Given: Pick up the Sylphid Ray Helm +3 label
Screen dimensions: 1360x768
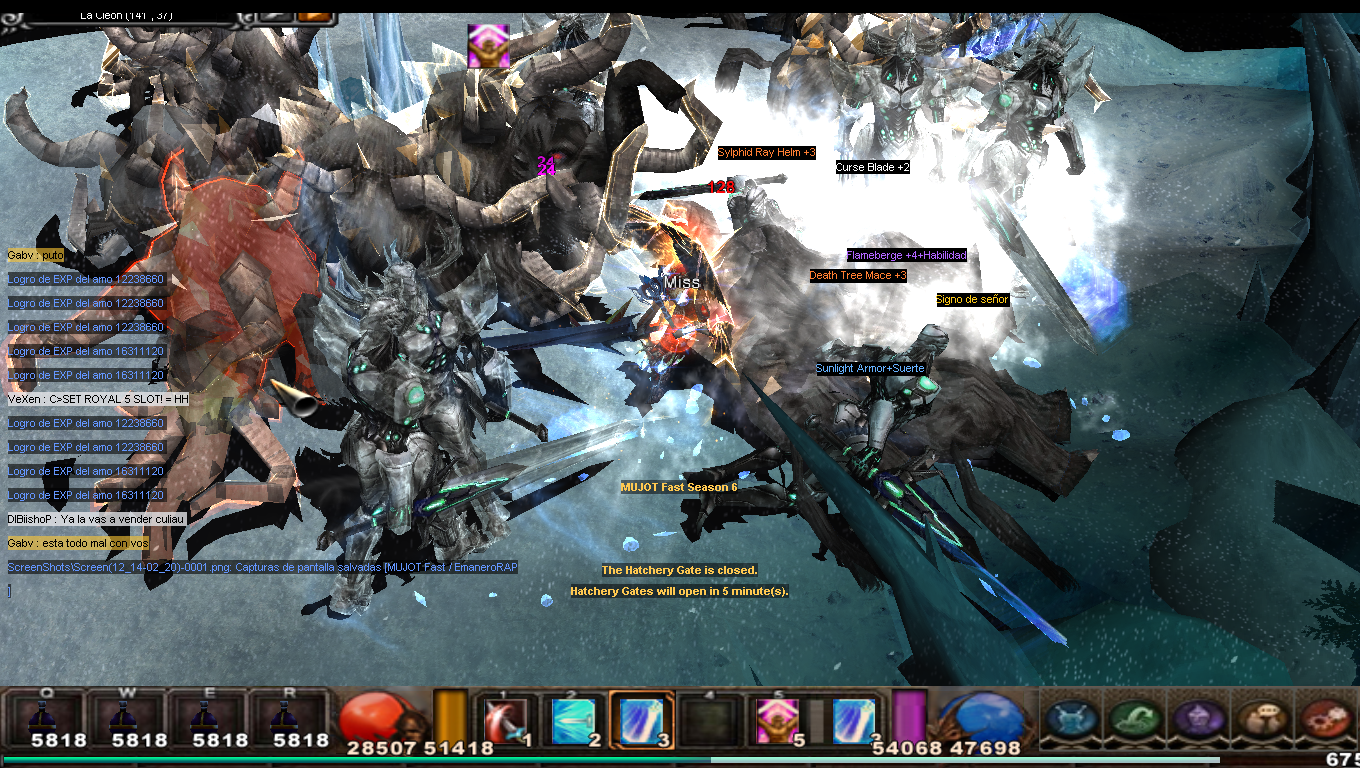Looking at the screenshot, I should 767,152.
